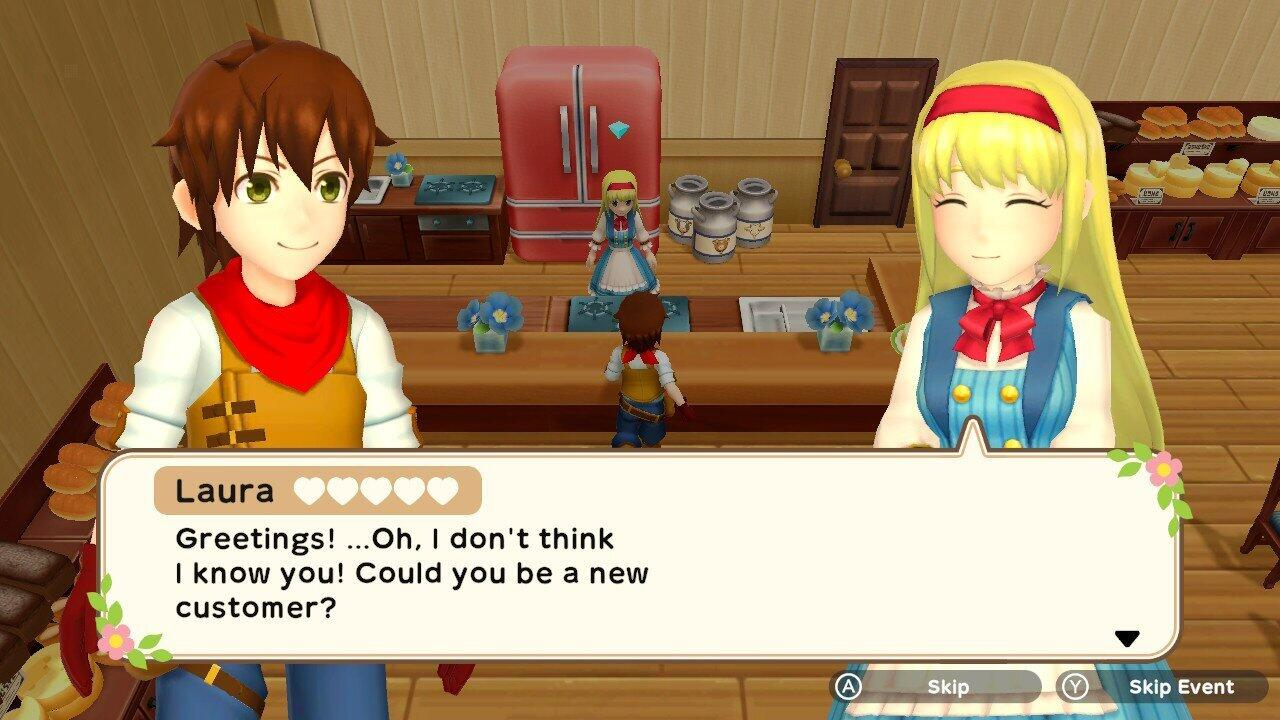Click the Y button Skip Event icon
The image size is (1280, 720).
(1075, 687)
